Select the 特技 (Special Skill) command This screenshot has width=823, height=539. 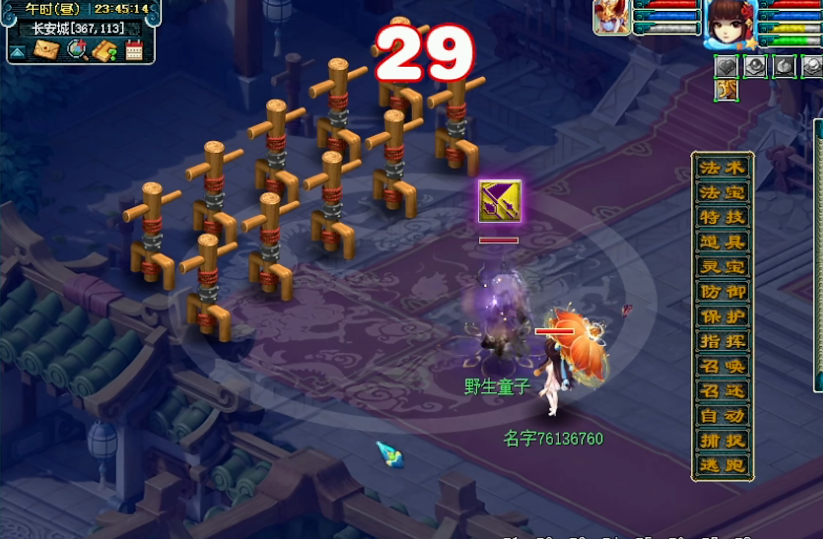722,217
